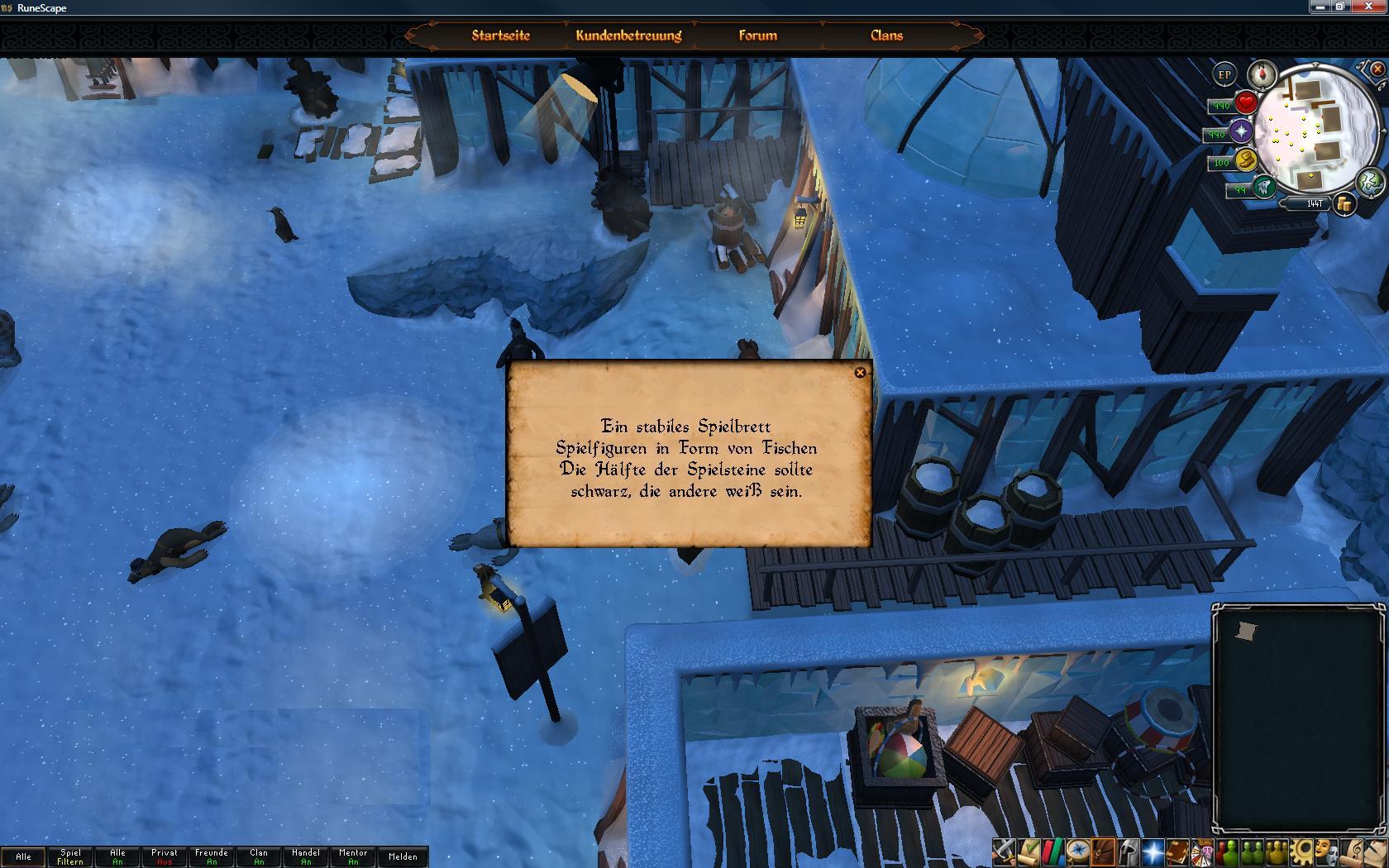Select the Privat chat filter tab
This screenshot has width=1389, height=868.
click(x=165, y=856)
